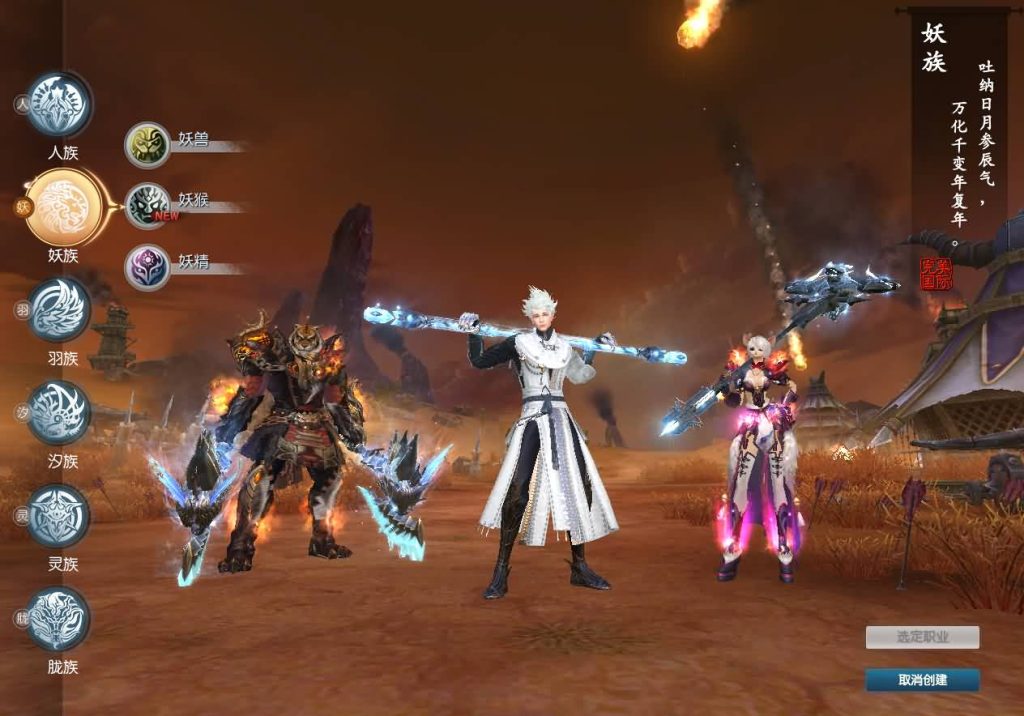This screenshot has height=716, width=1024.
Task: Pick the 妖精 class icon
Action: pos(148,267)
